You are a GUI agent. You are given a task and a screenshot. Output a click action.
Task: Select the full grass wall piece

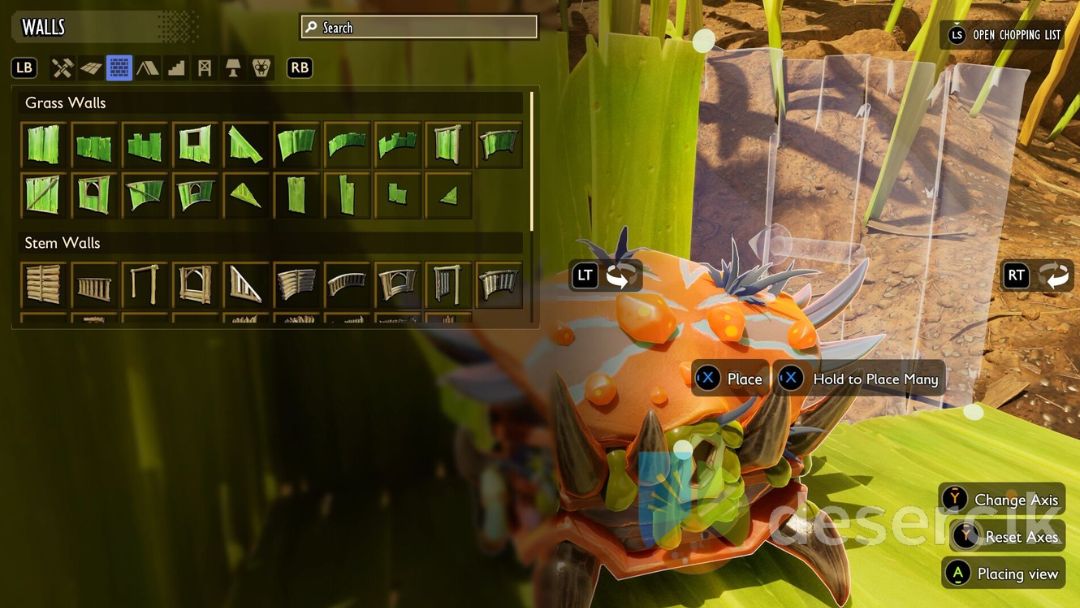(44, 145)
